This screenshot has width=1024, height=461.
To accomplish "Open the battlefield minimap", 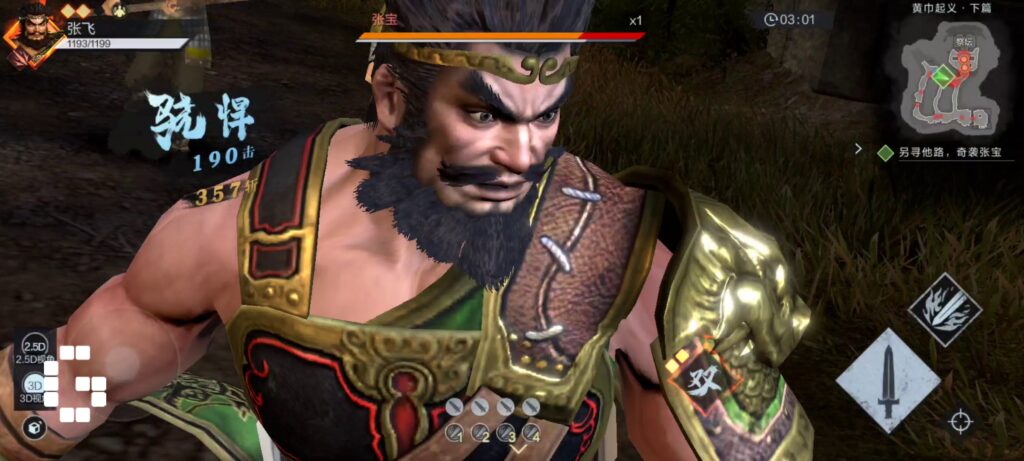I will (951, 81).
